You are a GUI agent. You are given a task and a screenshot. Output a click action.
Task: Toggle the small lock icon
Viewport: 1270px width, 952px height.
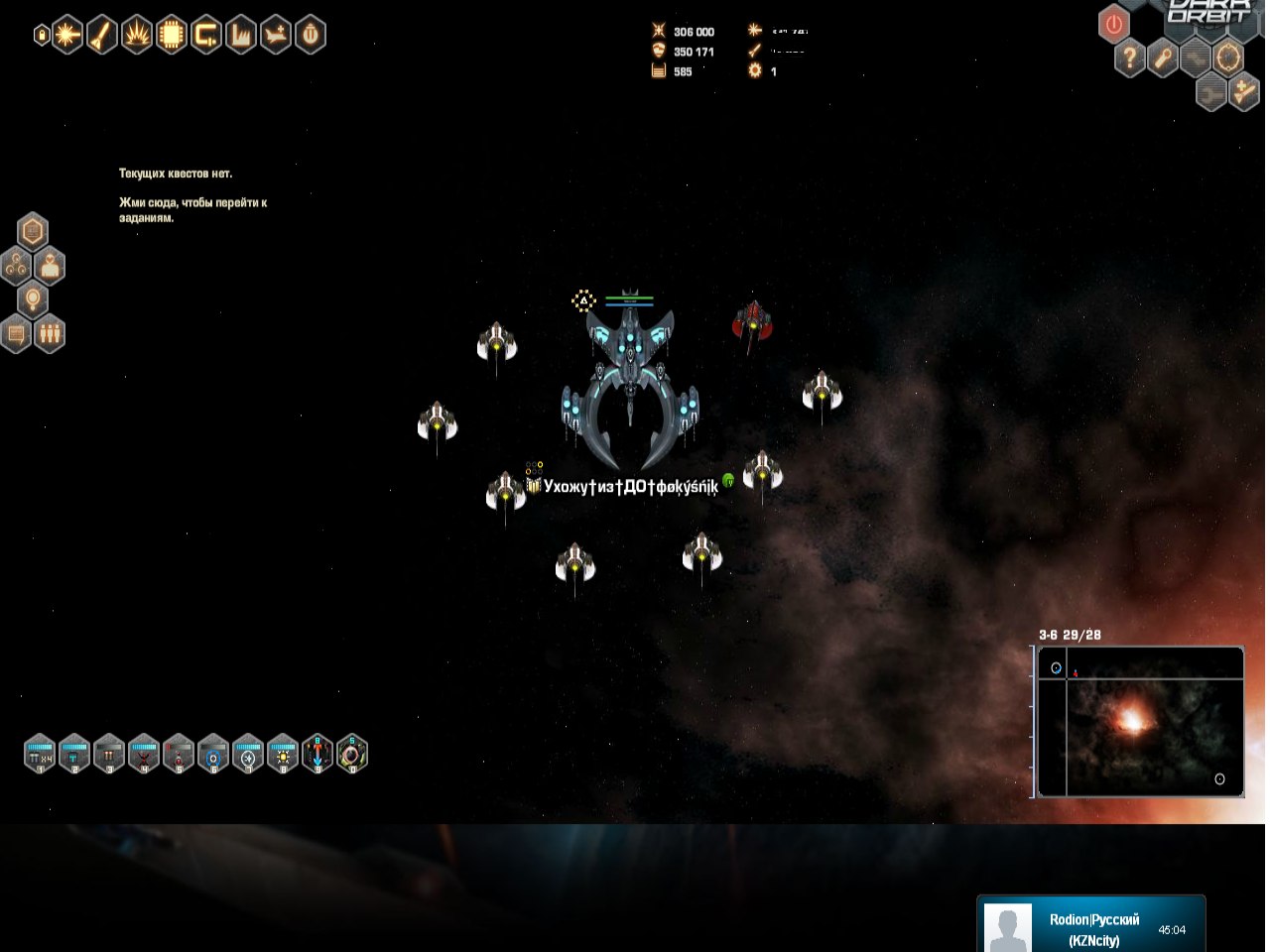(42, 36)
